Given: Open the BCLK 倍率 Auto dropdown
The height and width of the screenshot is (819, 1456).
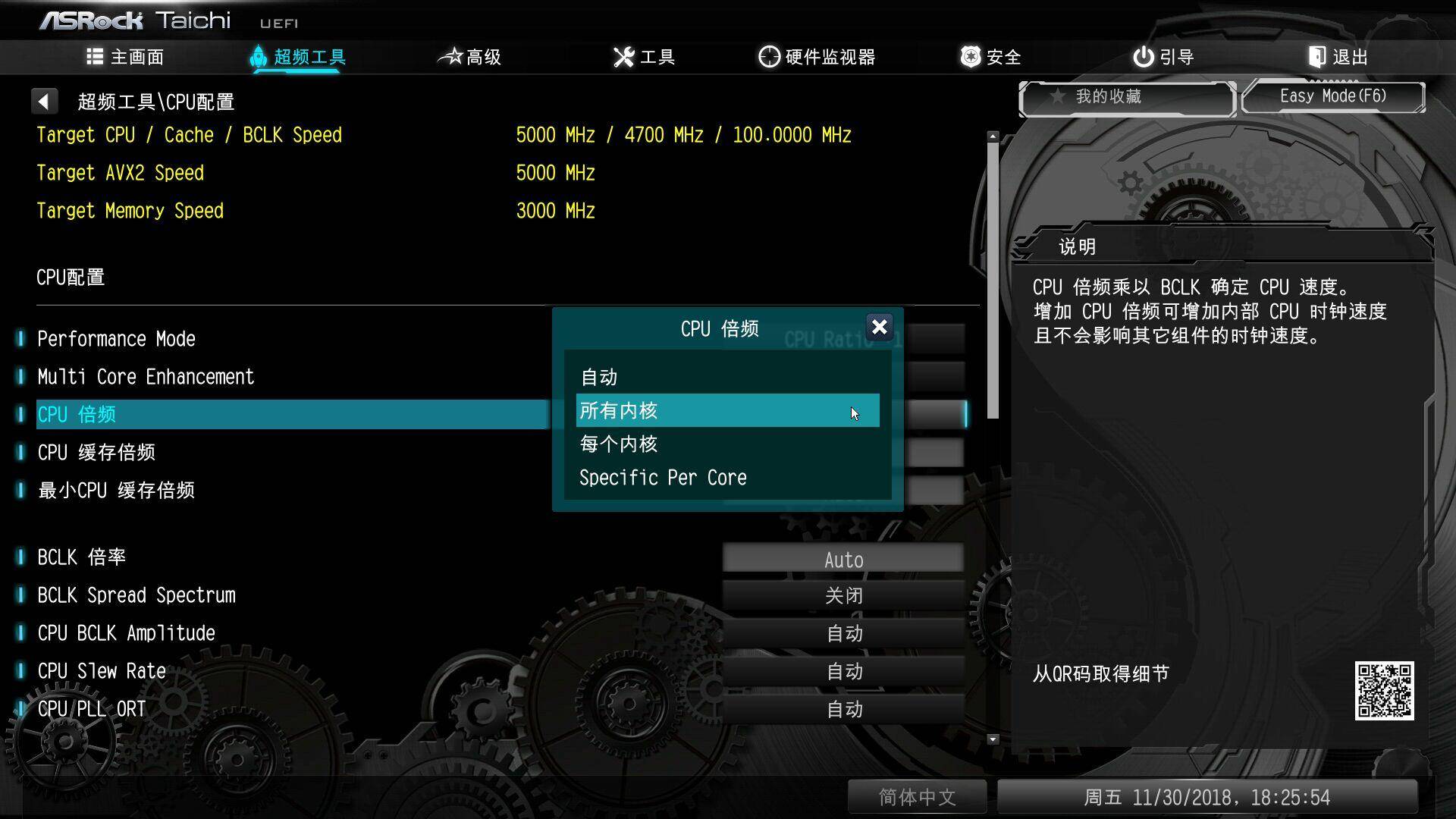Looking at the screenshot, I should point(844,558).
